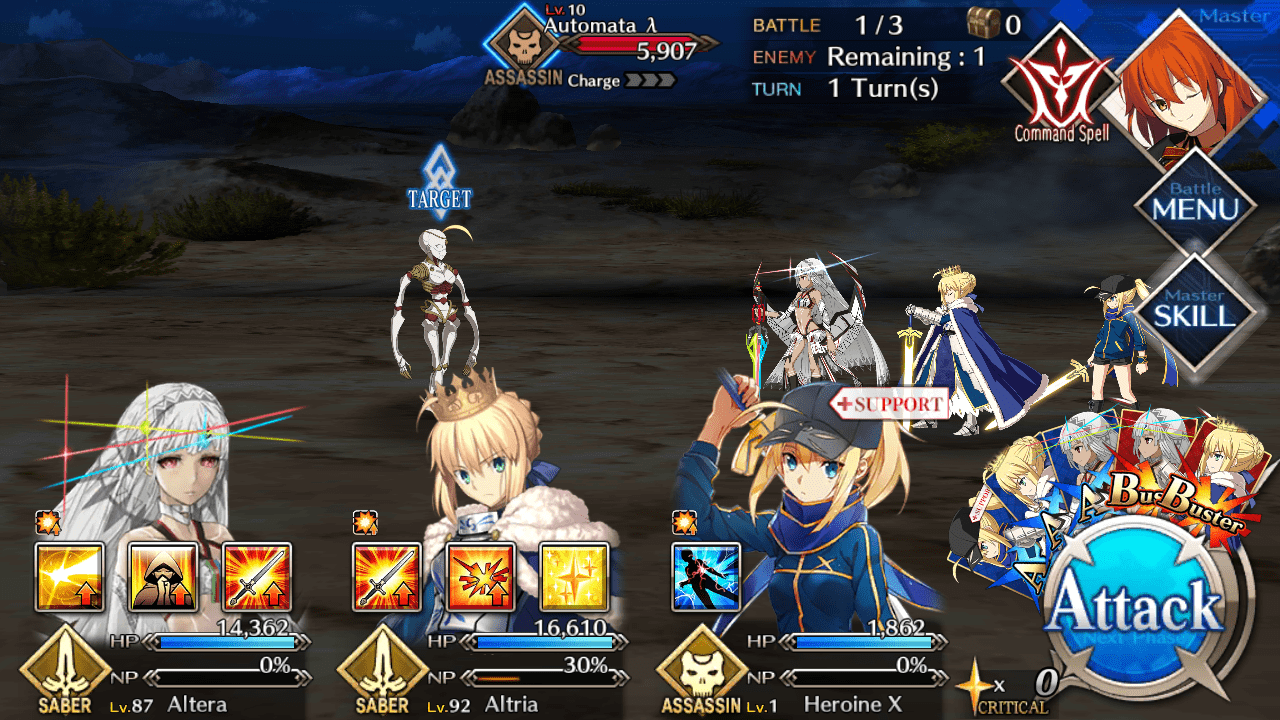The height and width of the screenshot is (720, 1280).
Task: Activate Heroine X's blue silhouette skill
Action: point(706,577)
